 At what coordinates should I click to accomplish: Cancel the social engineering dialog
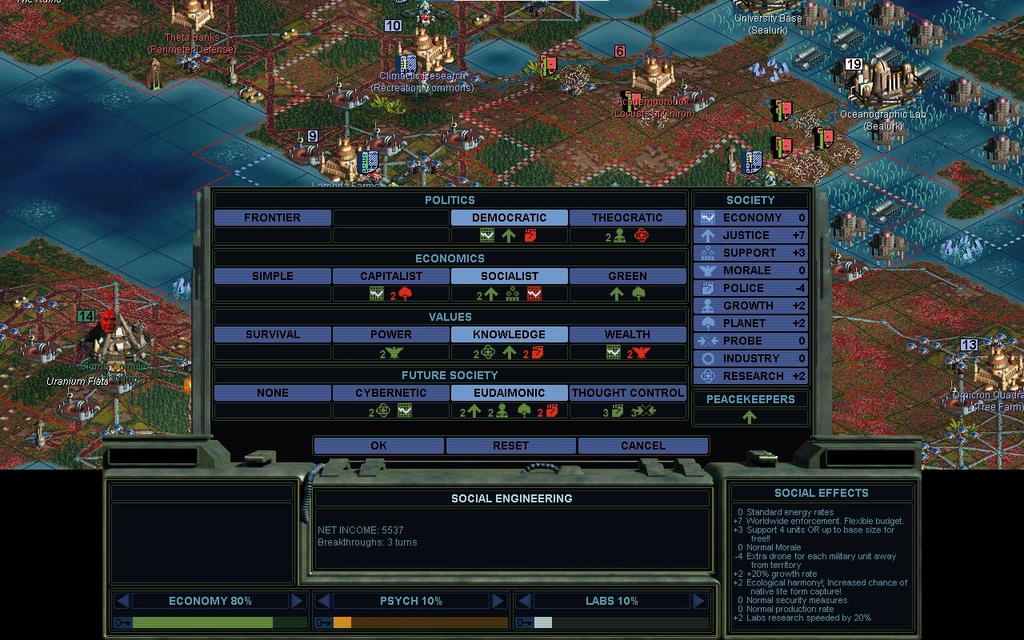pyautogui.click(x=642, y=445)
